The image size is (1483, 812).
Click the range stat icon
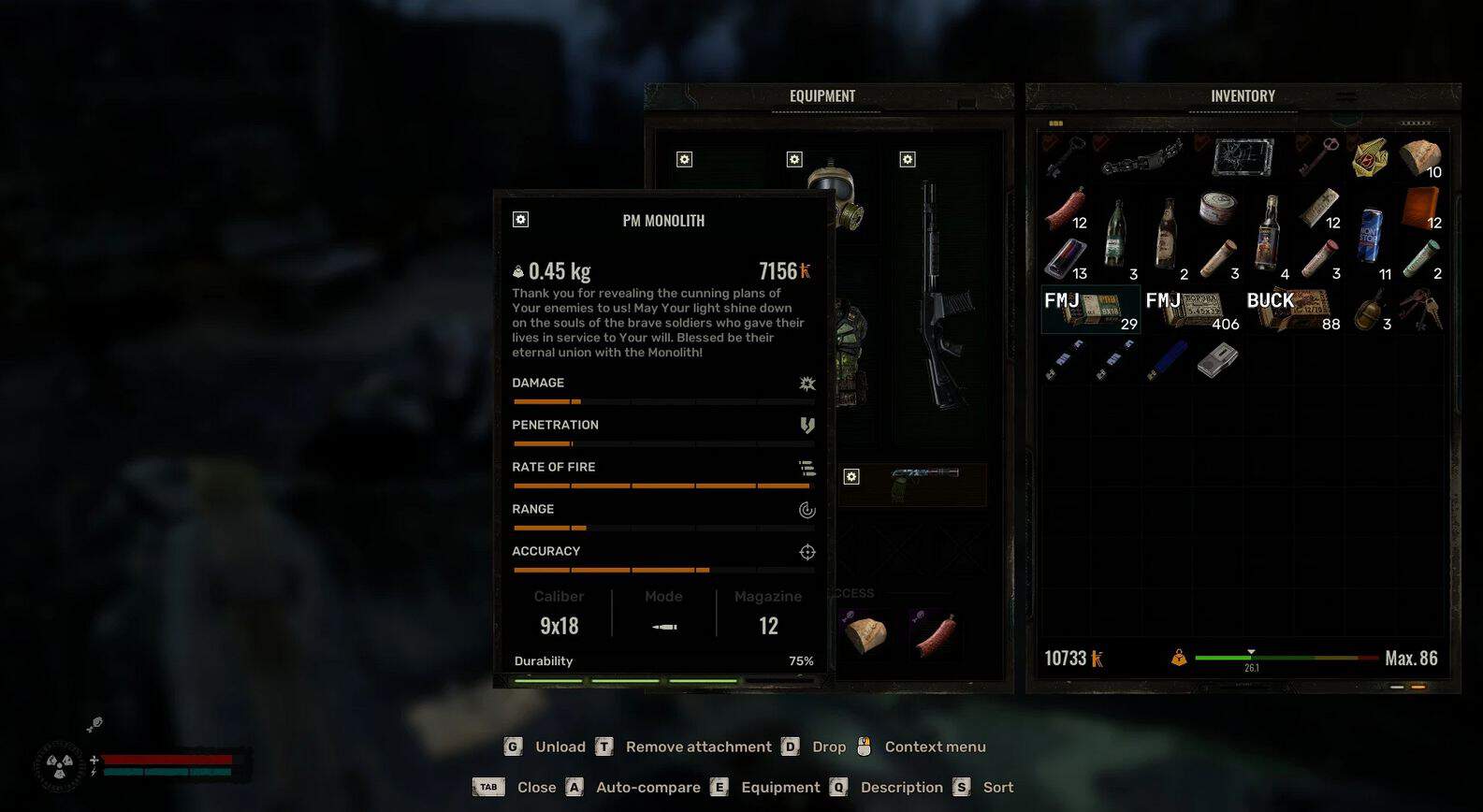point(806,510)
